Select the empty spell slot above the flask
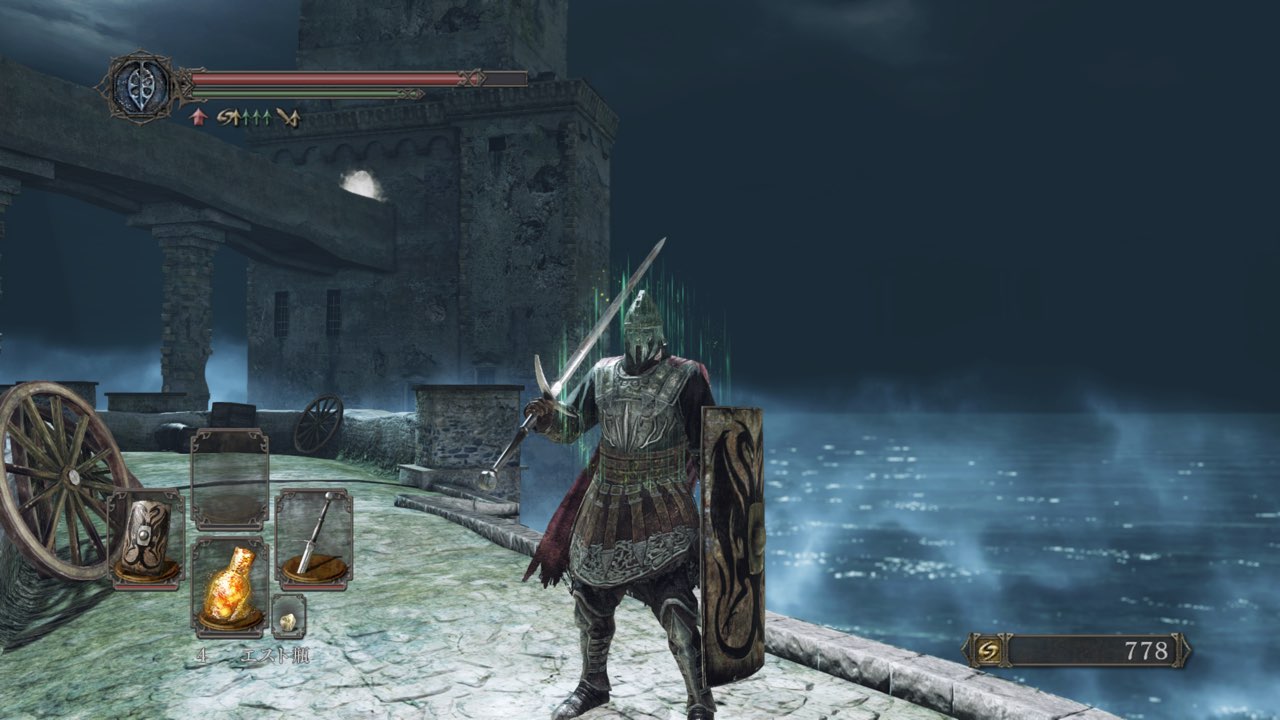The height and width of the screenshot is (720, 1280). (229, 479)
